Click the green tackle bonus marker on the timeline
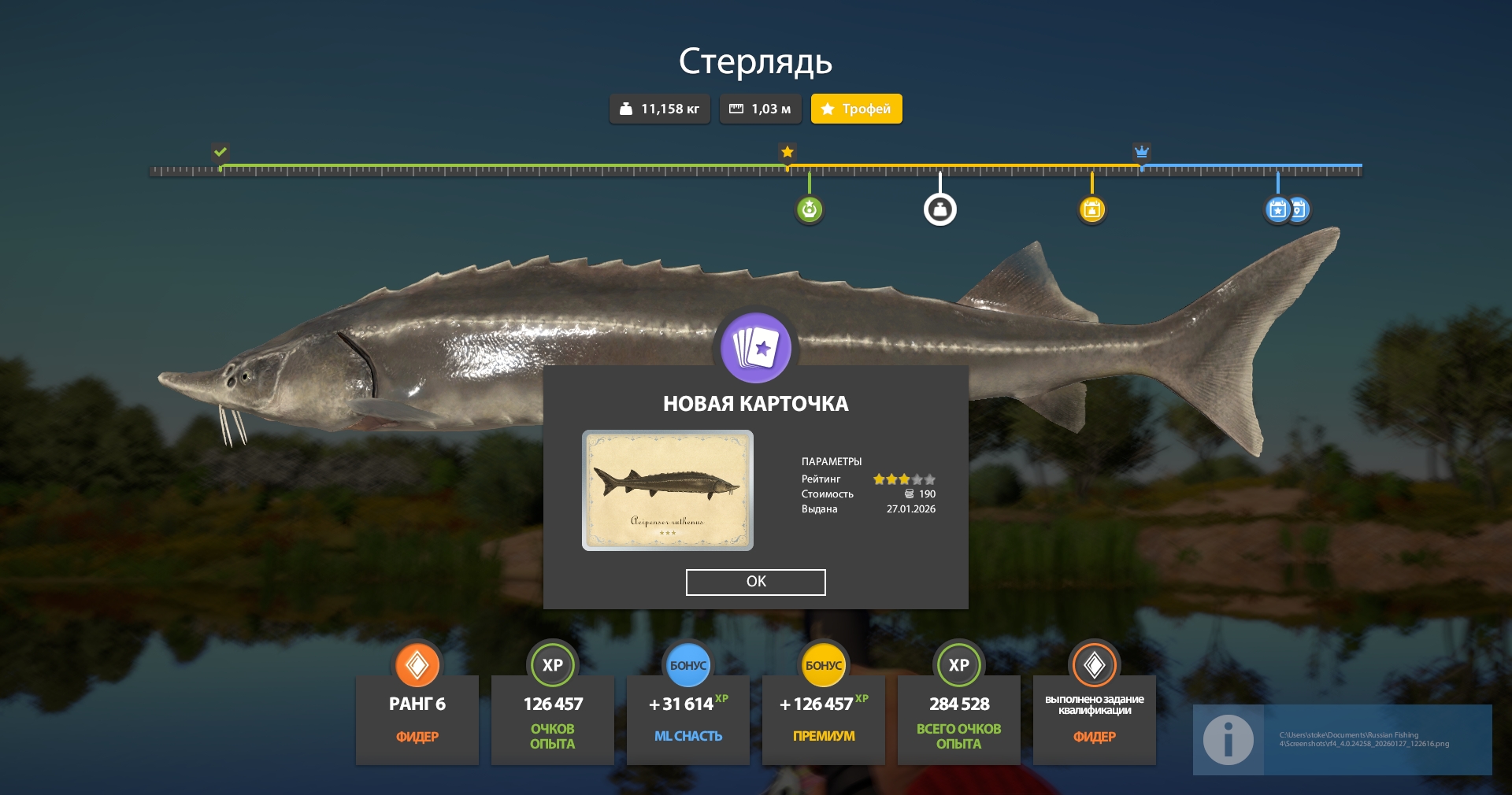Viewport: 1512px width, 795px height. click(x=809, y=209)
